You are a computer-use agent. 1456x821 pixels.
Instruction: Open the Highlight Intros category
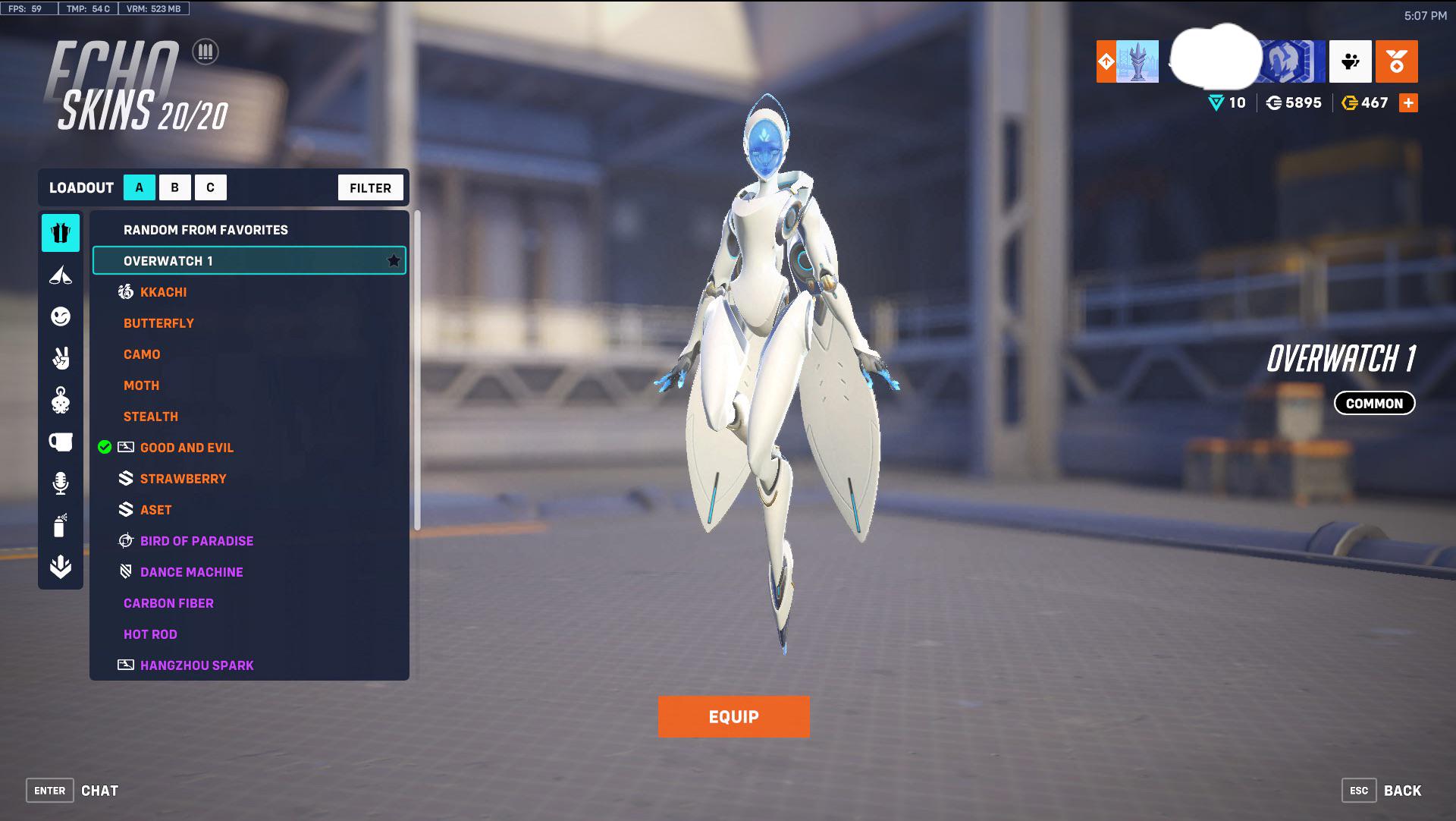[x=61, y=275]
